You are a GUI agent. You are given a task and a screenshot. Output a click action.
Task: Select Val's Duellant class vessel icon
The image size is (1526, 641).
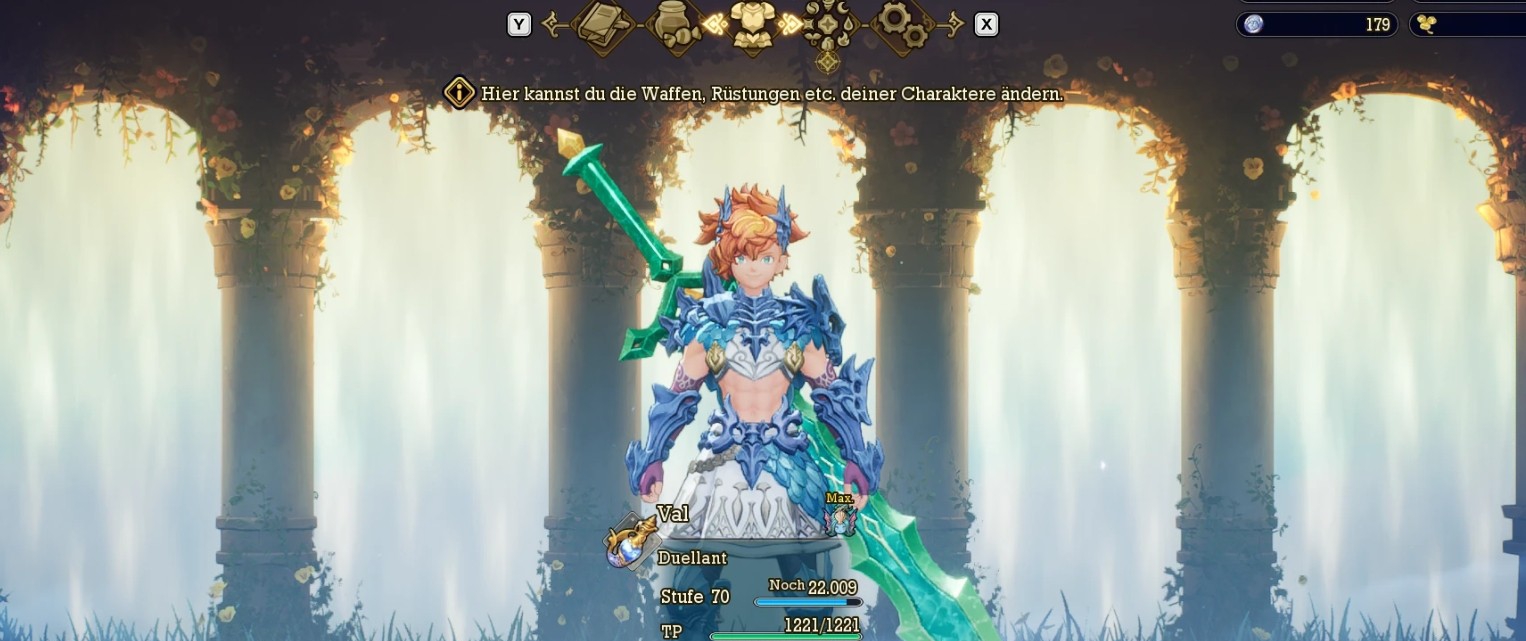click(x=627, y=541)
